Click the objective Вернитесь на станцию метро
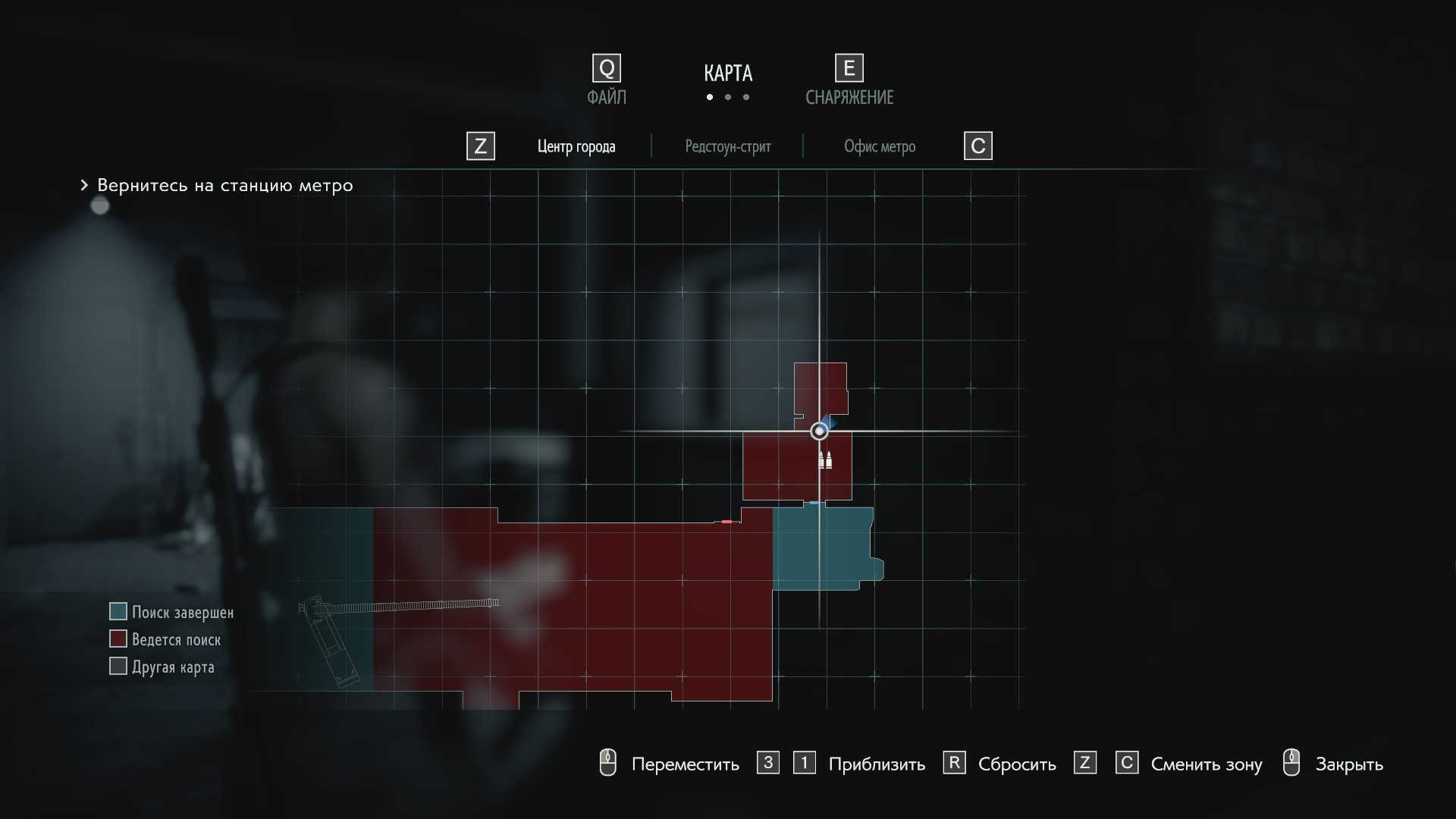The image size is (1456, 819). click(224, 186)
